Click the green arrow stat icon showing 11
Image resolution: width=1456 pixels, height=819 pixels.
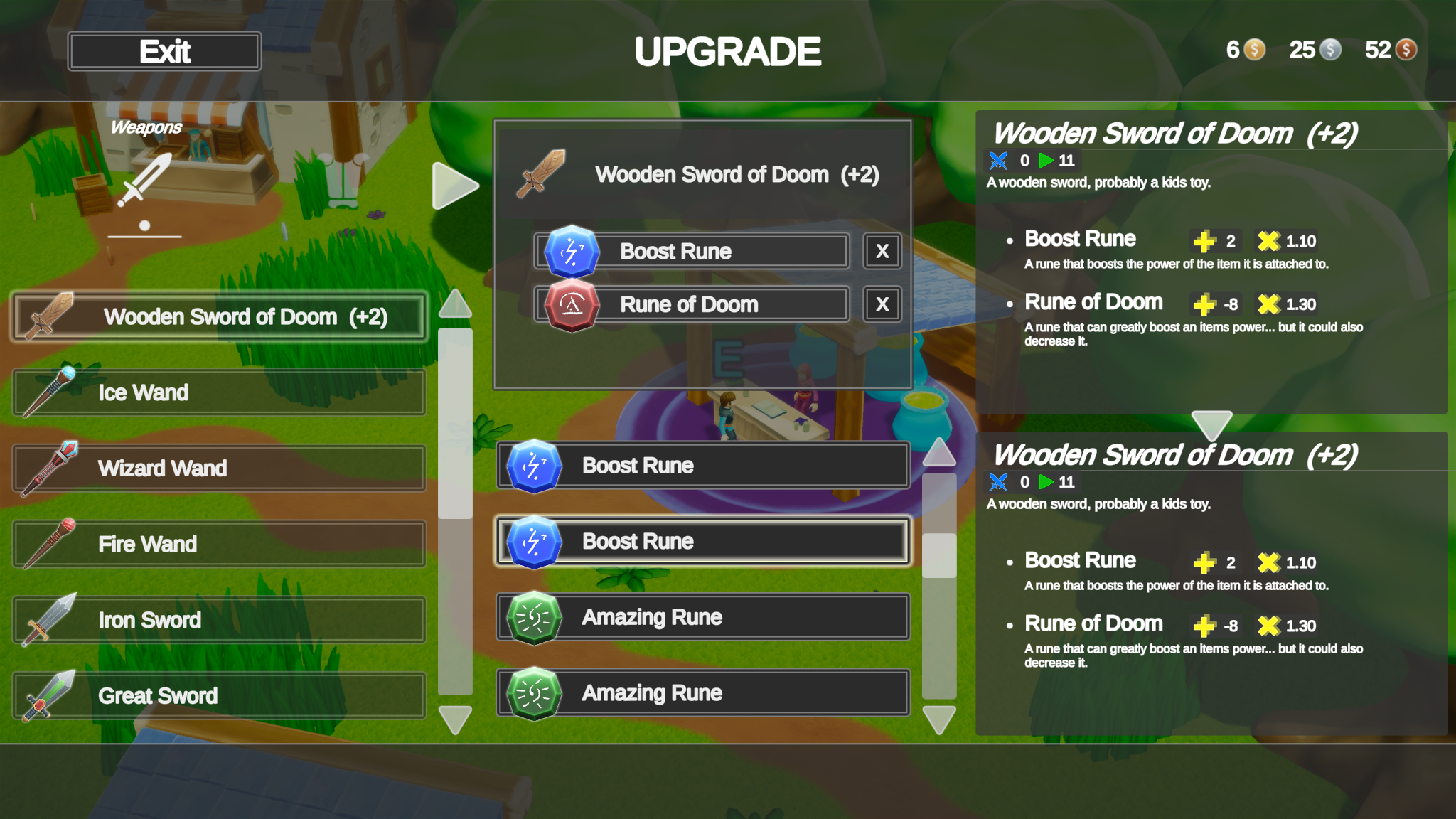click(x=1046, y=161)
